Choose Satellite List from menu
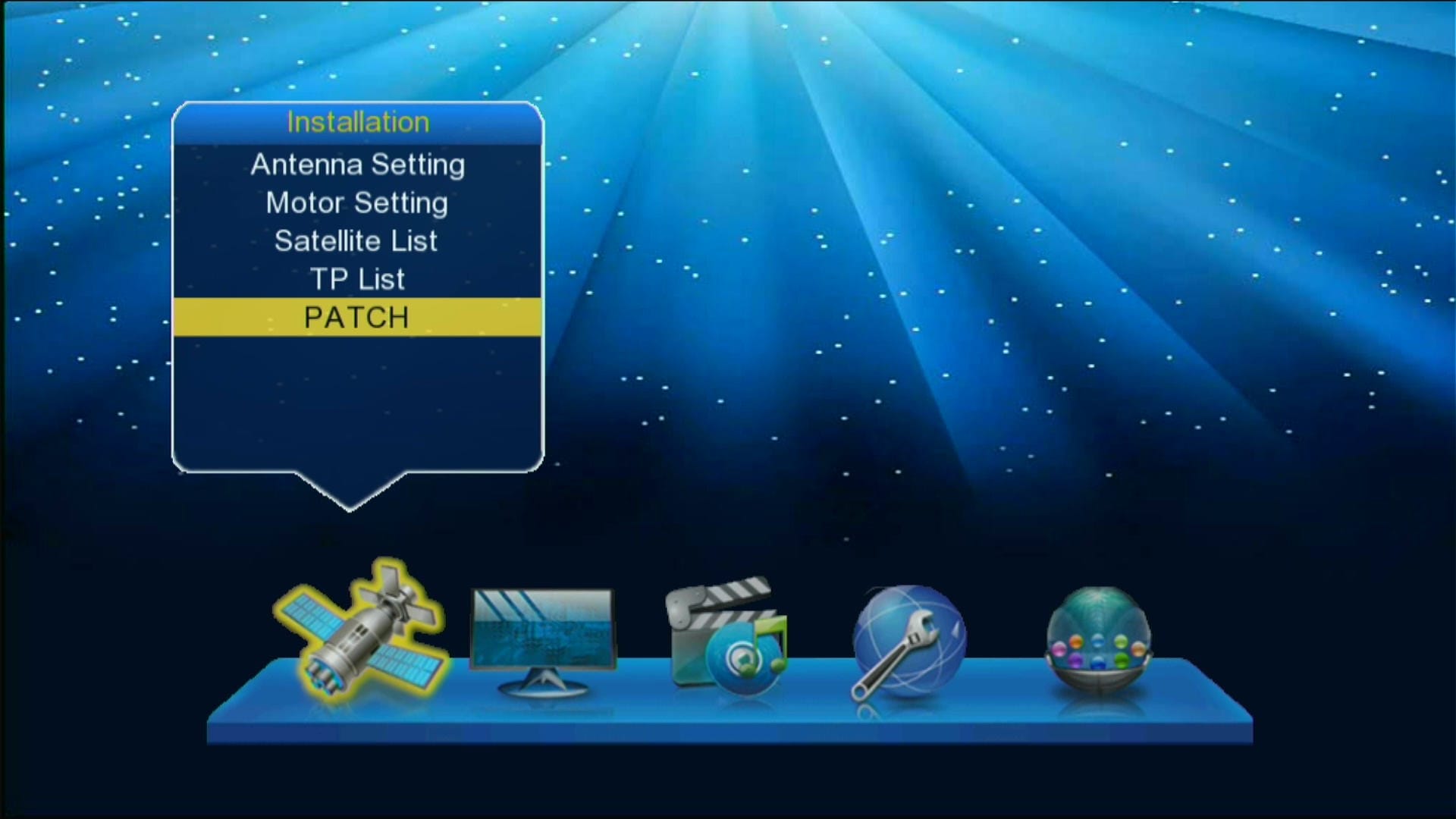The height and width of the screenshot is (819, 1456). tap(357, 241)
